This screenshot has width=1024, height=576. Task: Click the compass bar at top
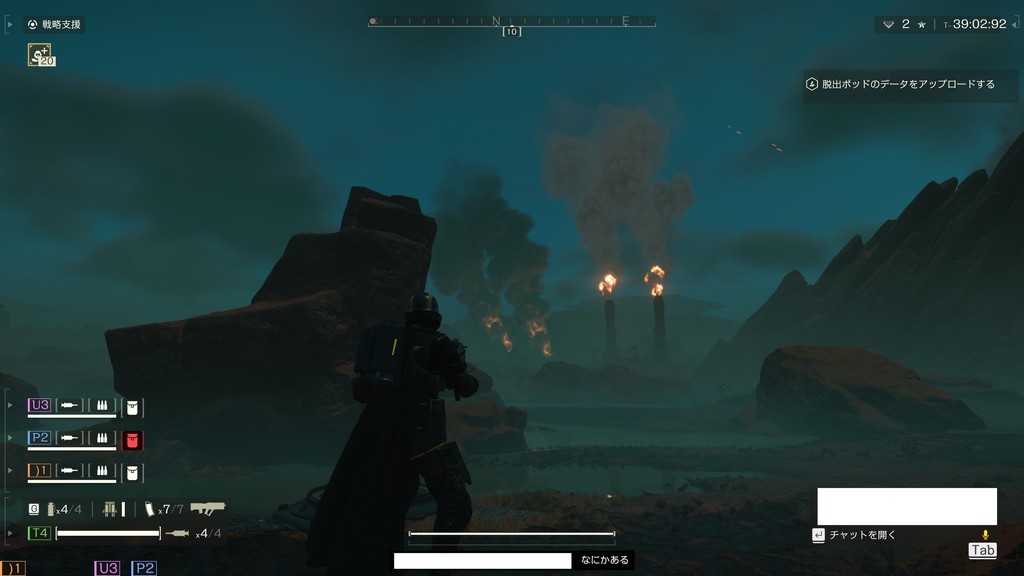(511, 21)
